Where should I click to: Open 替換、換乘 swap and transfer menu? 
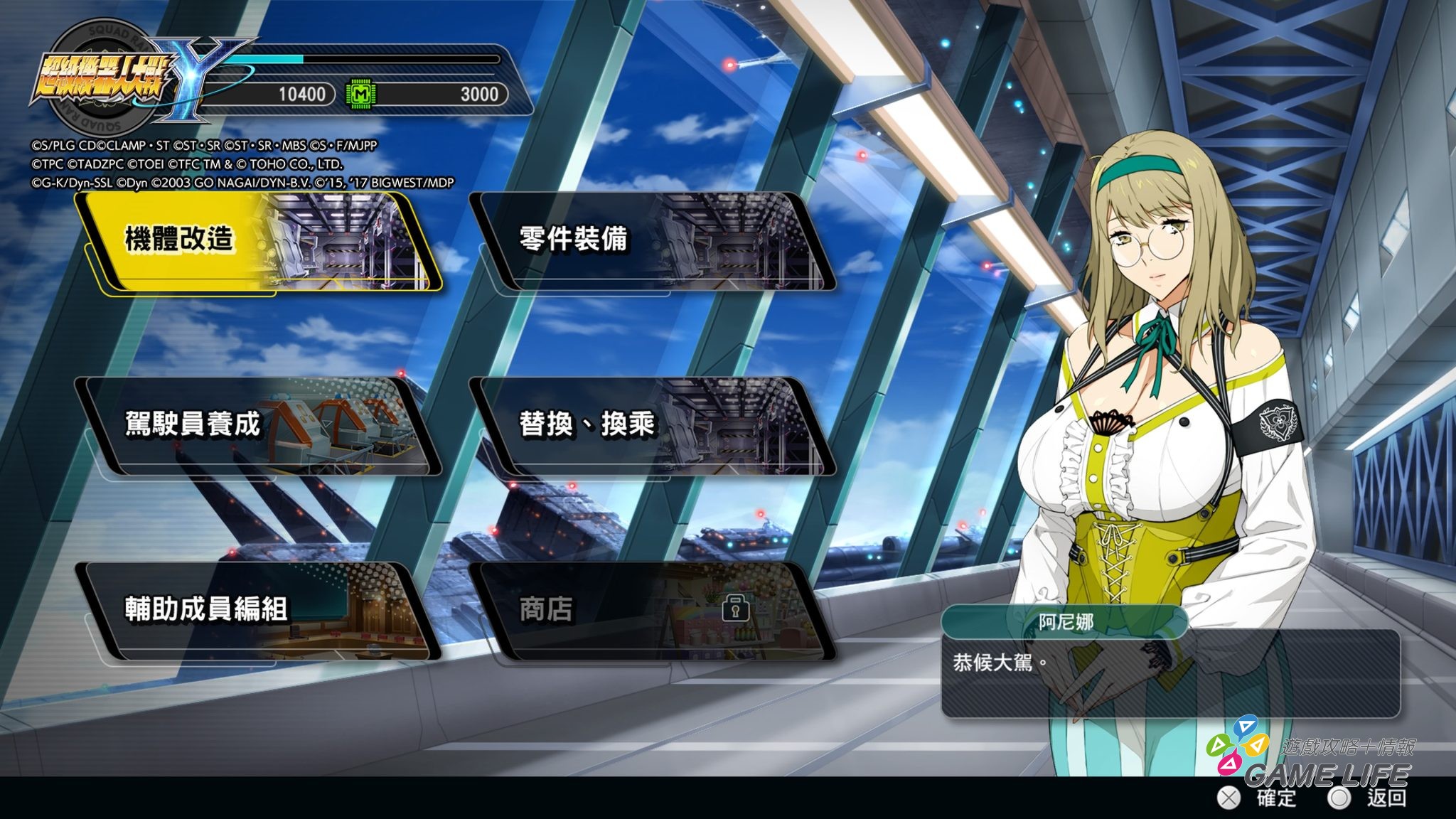coord(651,426)
